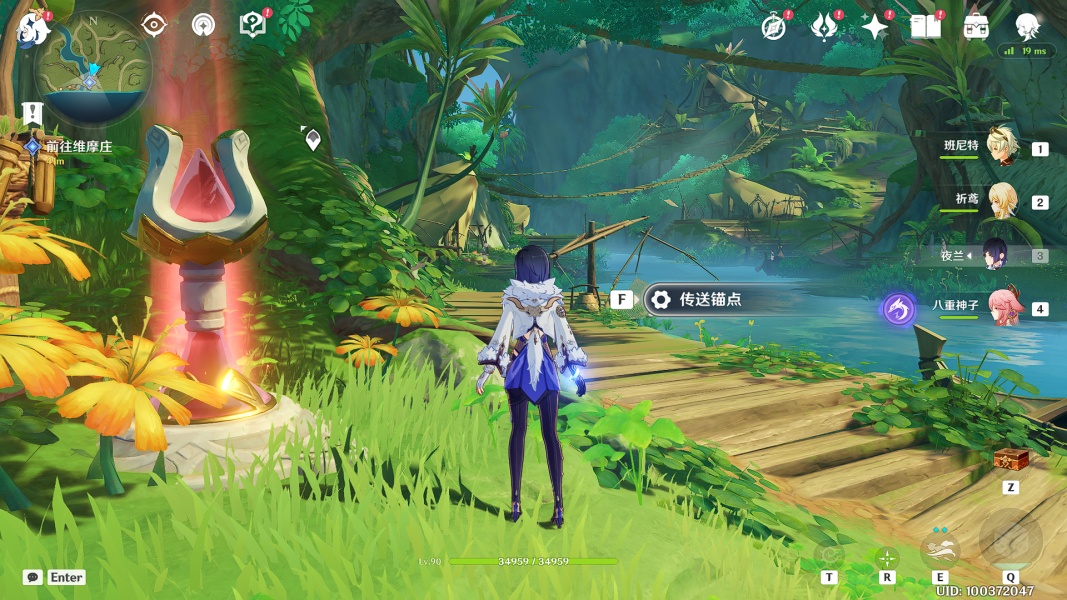The width and height of the screenshot is (1067, 600).
Task: Activate the elemental skill with running figure
Action: [940, 548]
